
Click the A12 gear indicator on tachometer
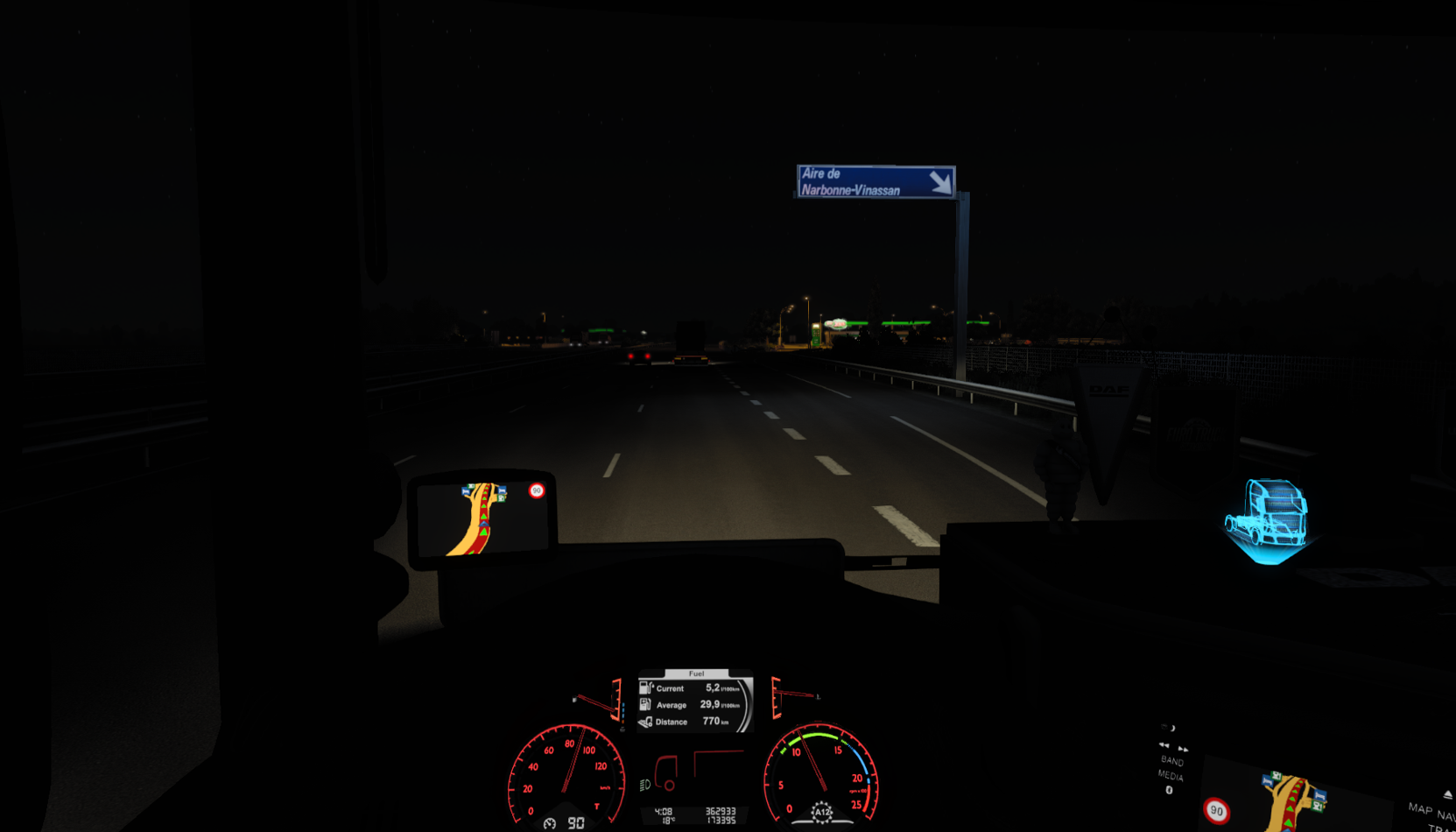coord(822,811)
